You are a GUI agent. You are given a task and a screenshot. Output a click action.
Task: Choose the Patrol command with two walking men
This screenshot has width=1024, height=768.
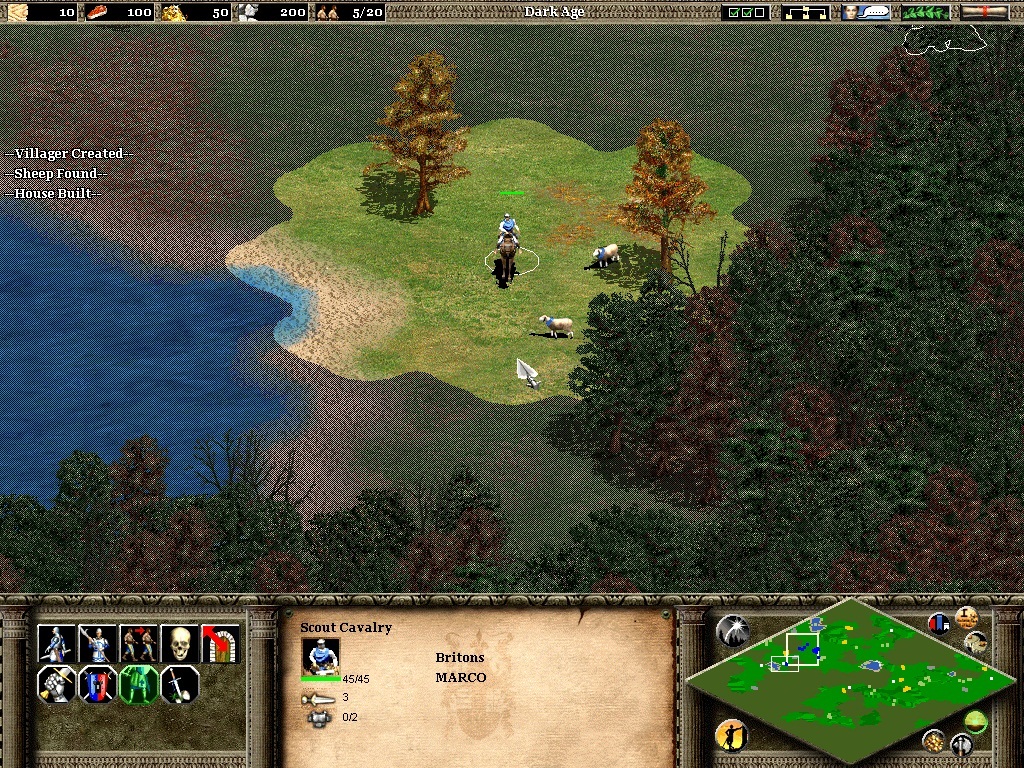138,643
